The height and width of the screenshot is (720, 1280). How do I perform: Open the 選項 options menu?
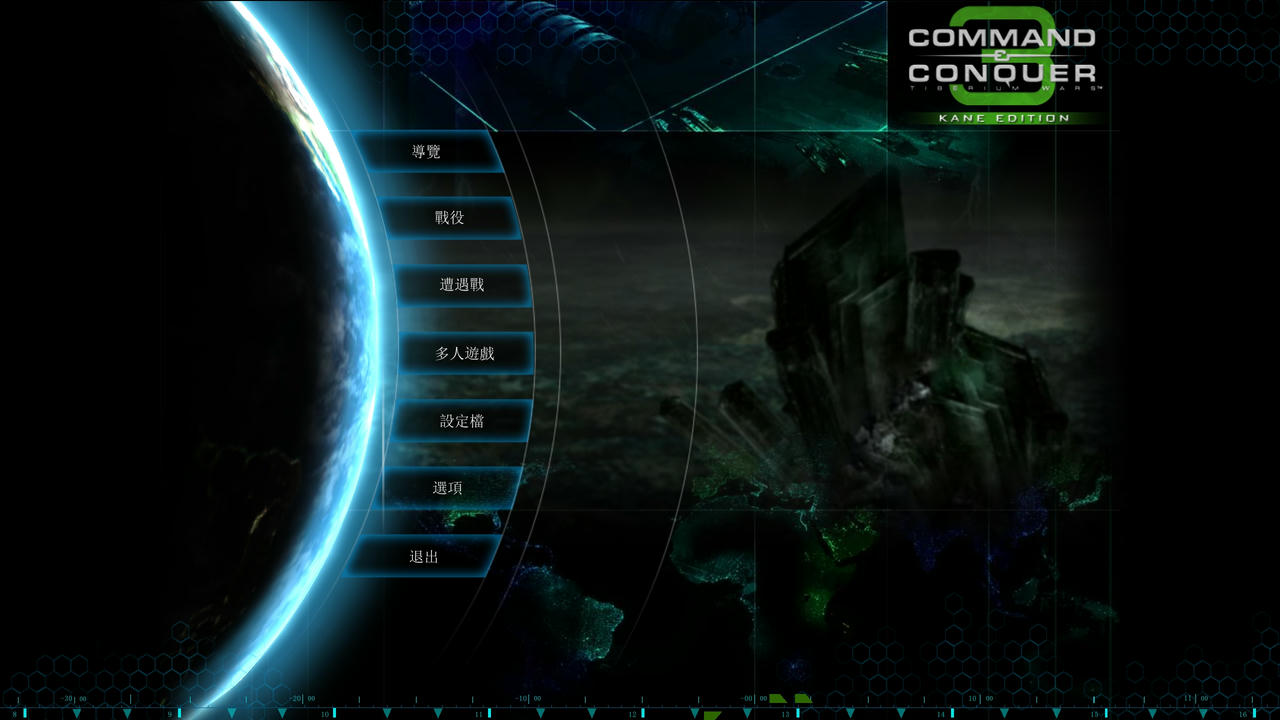click(448, 488)
